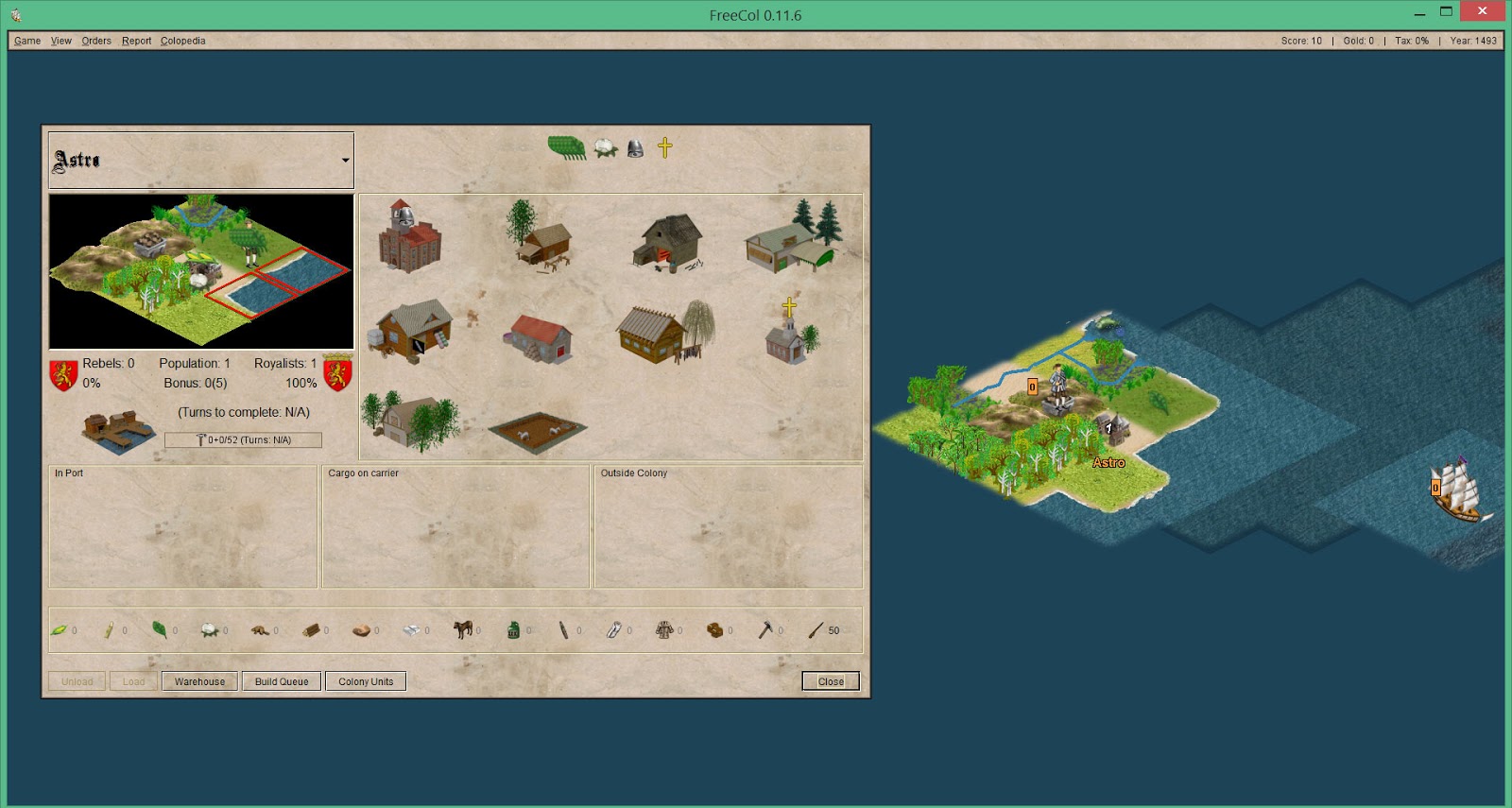Image resolution: width=1512 pixels, height=808 pixels.
Task: Open Colony Units with the bottom button
Action: (x=366, y=681)
